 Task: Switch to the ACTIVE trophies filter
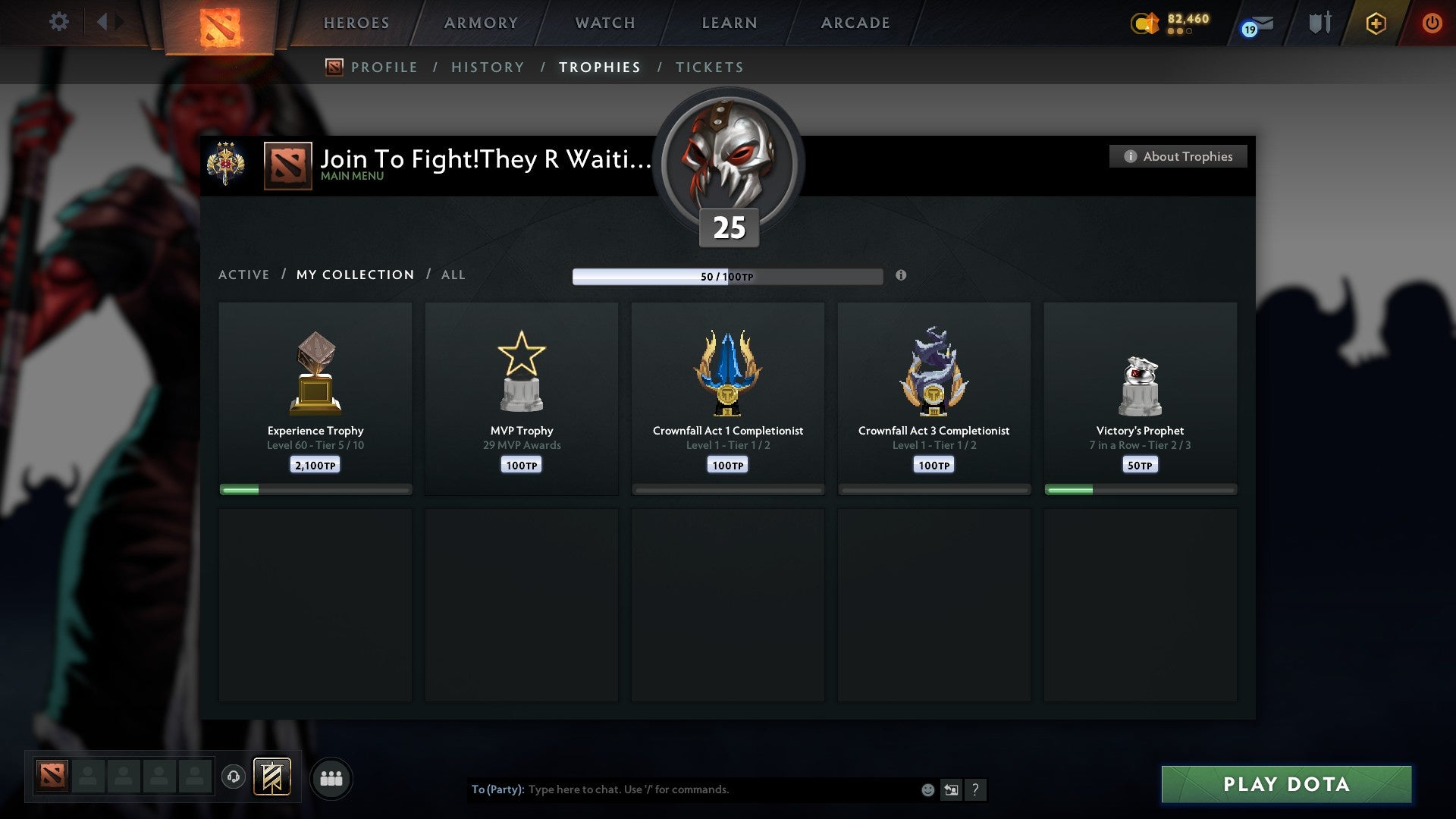tap(244, 275)
